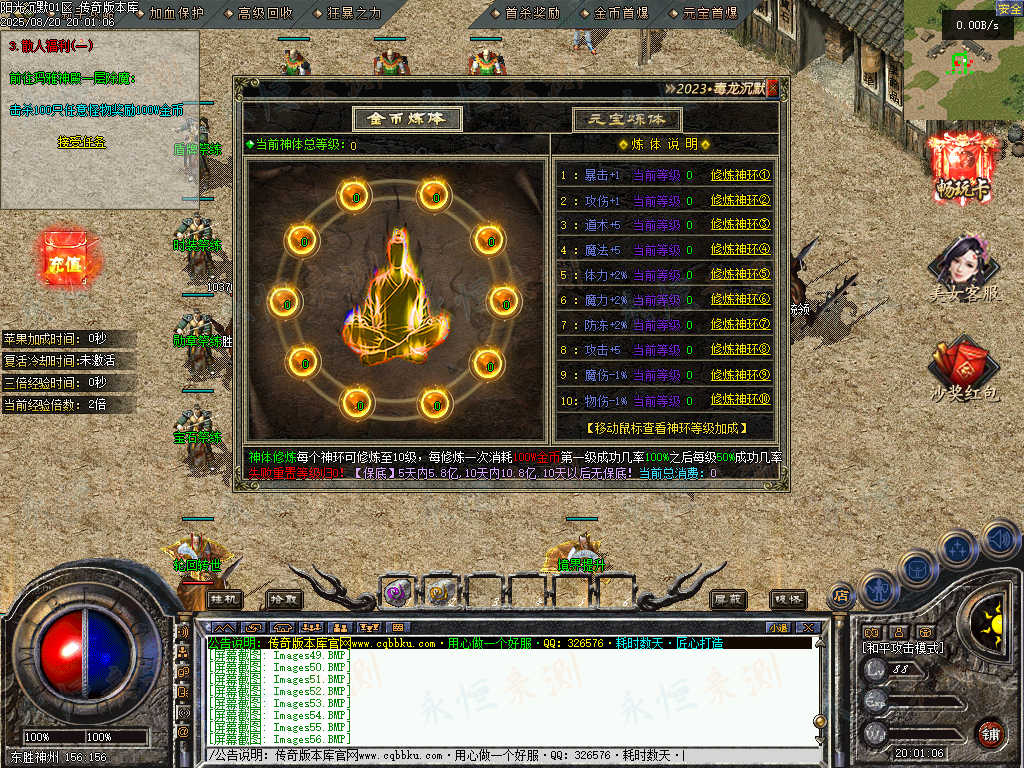Close the 炼体 body-training window

[771, 88]
